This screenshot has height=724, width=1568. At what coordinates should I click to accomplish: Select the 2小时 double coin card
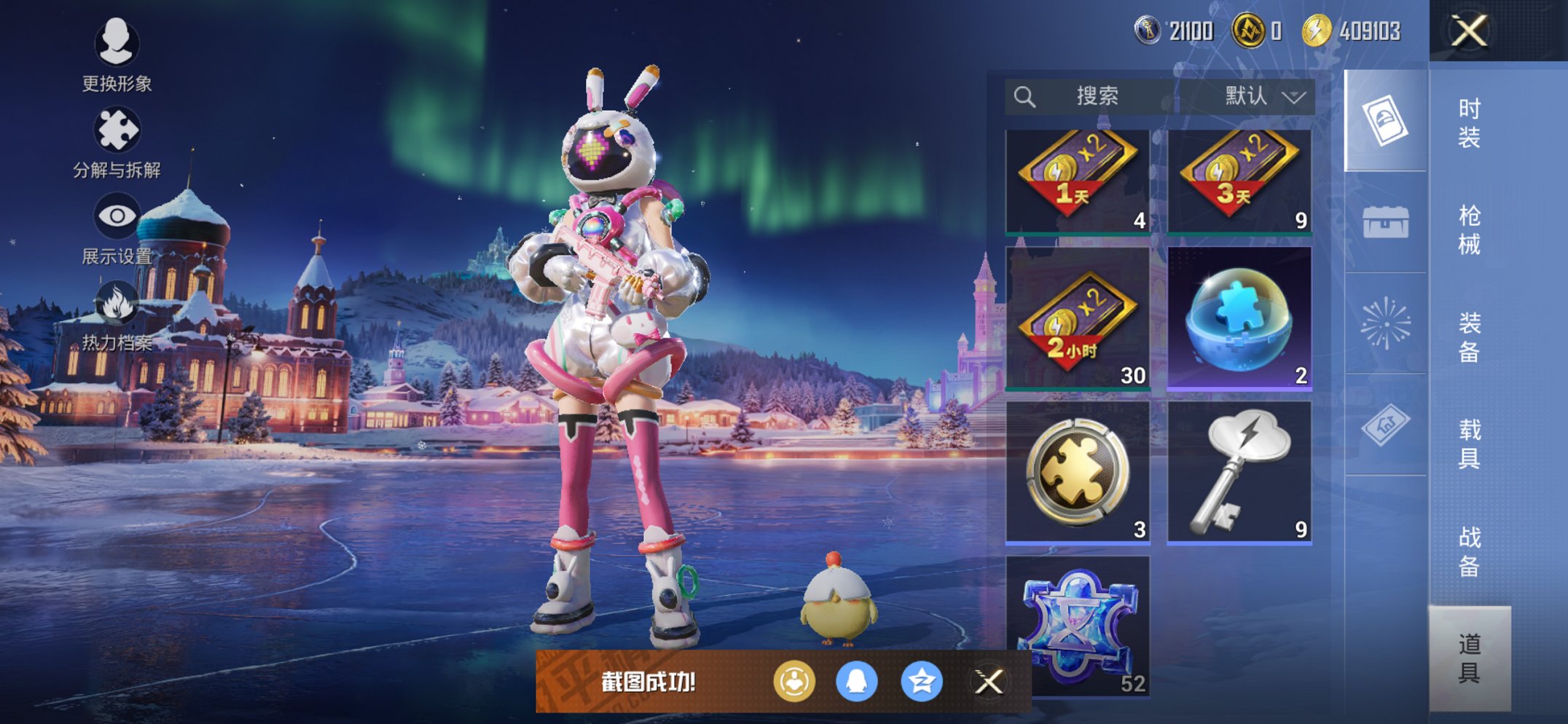(x=1078, y=318)
